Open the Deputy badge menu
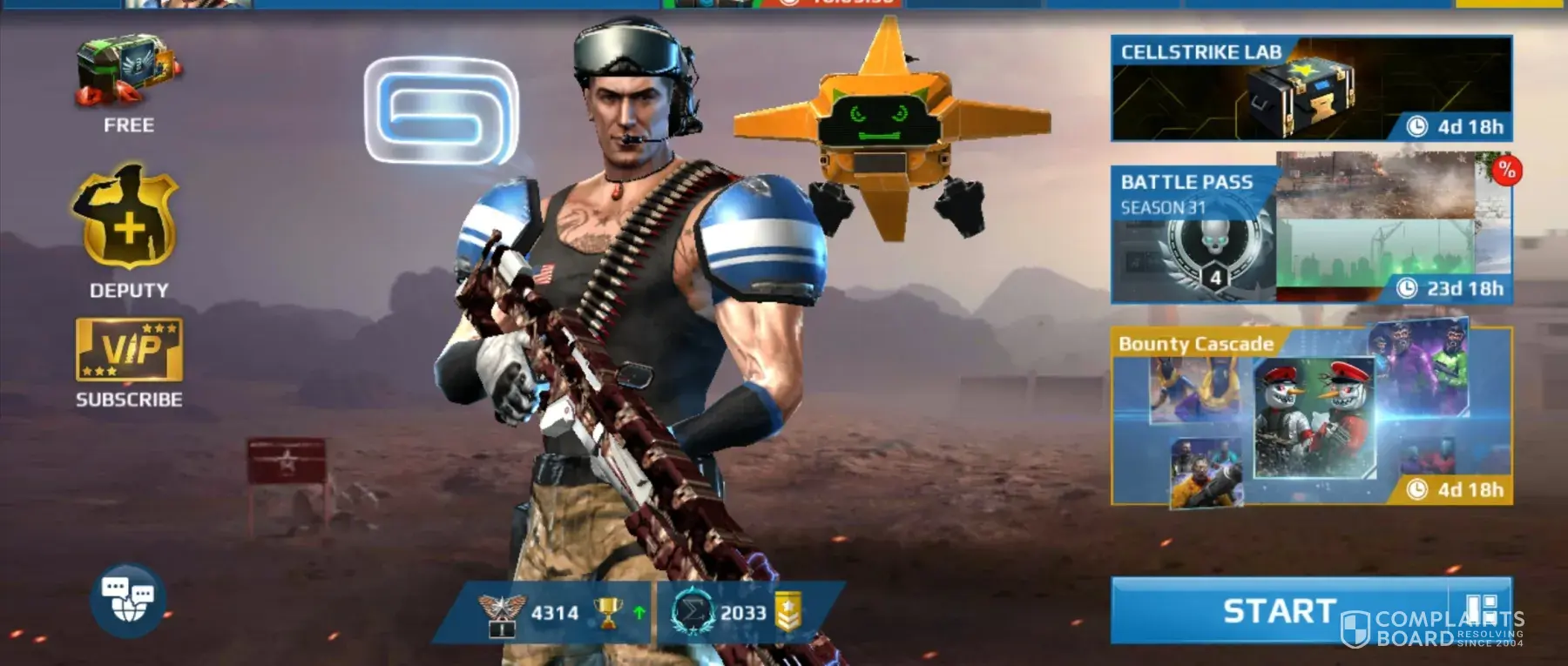Image resolution: width=1568 pixels, height=666 pixels. point(127,225)
